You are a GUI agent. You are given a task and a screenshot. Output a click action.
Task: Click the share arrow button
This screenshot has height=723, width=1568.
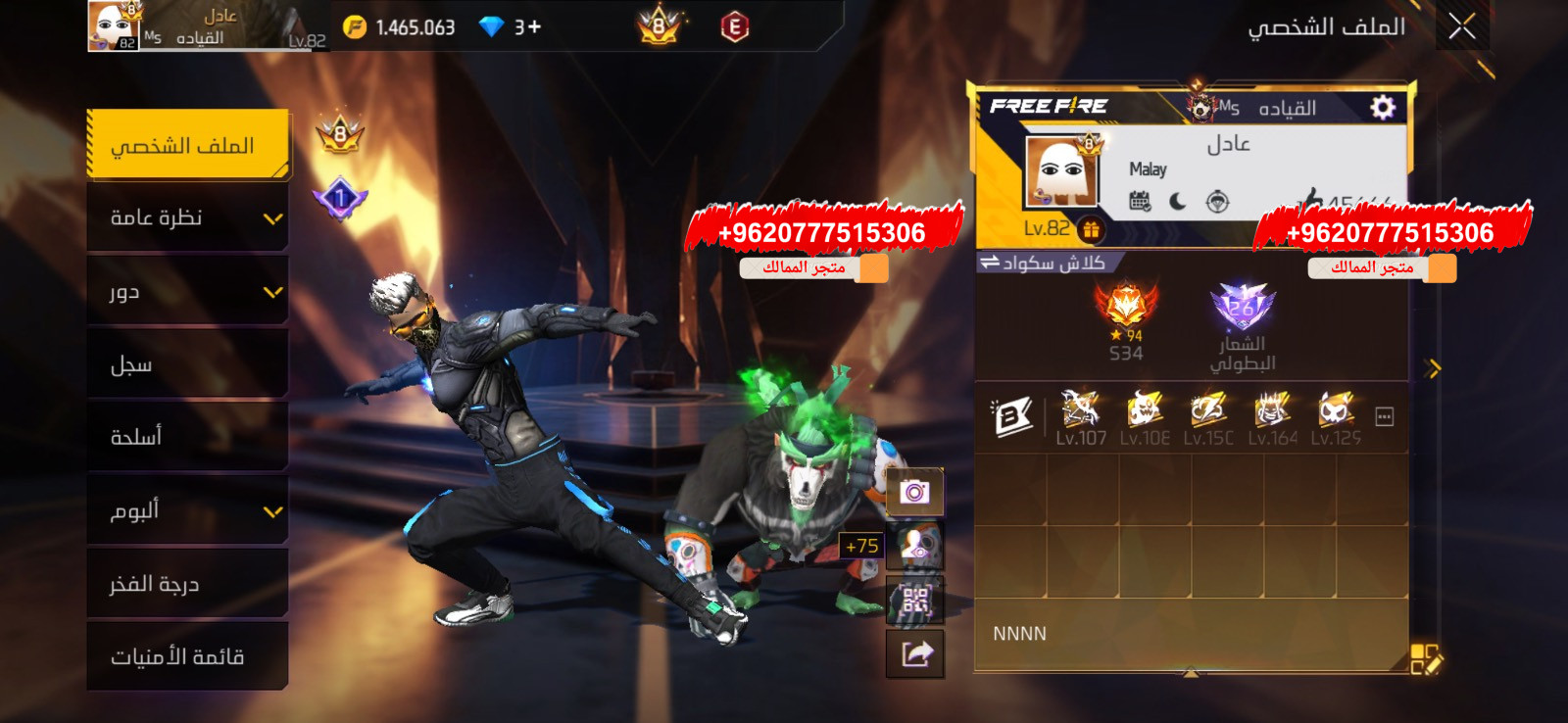tap(914, 653)
